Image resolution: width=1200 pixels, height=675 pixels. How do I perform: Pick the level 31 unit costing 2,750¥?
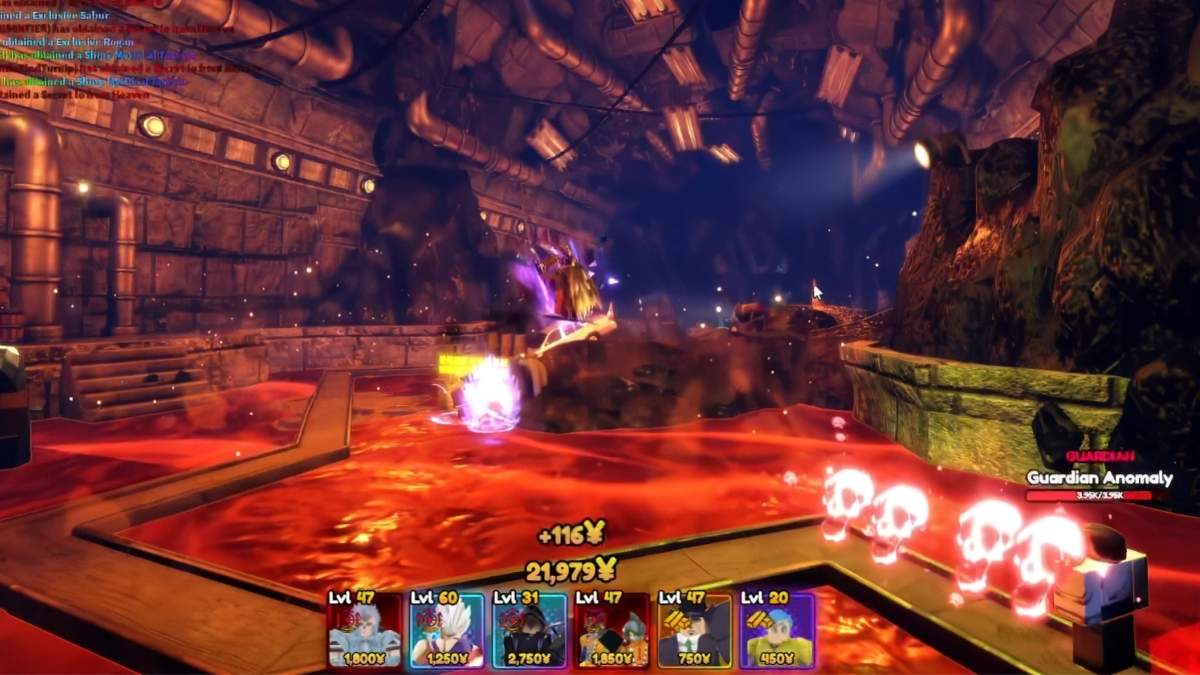(x=530, y=630)
